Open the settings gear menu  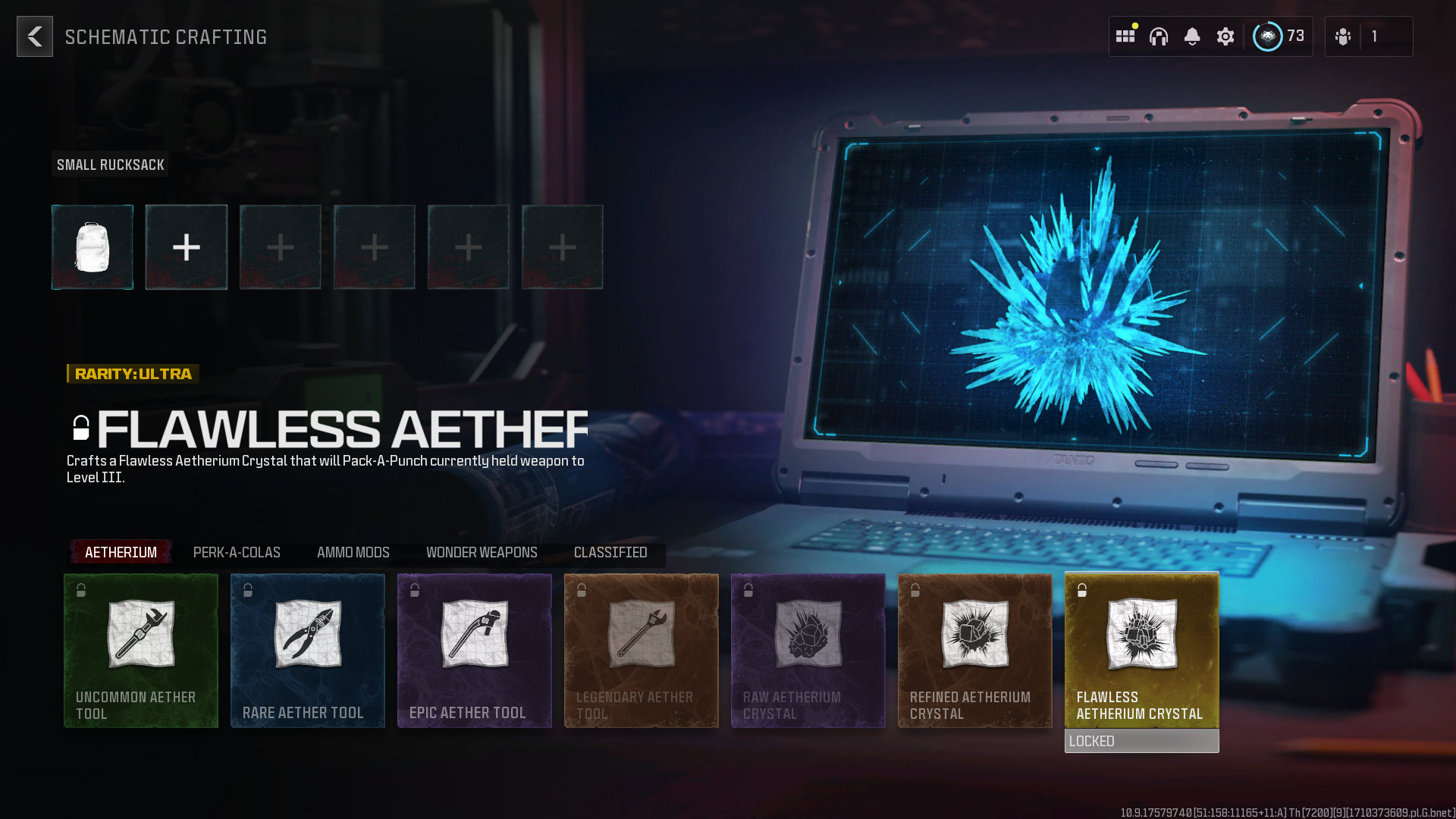click(x=1225, y=36)
